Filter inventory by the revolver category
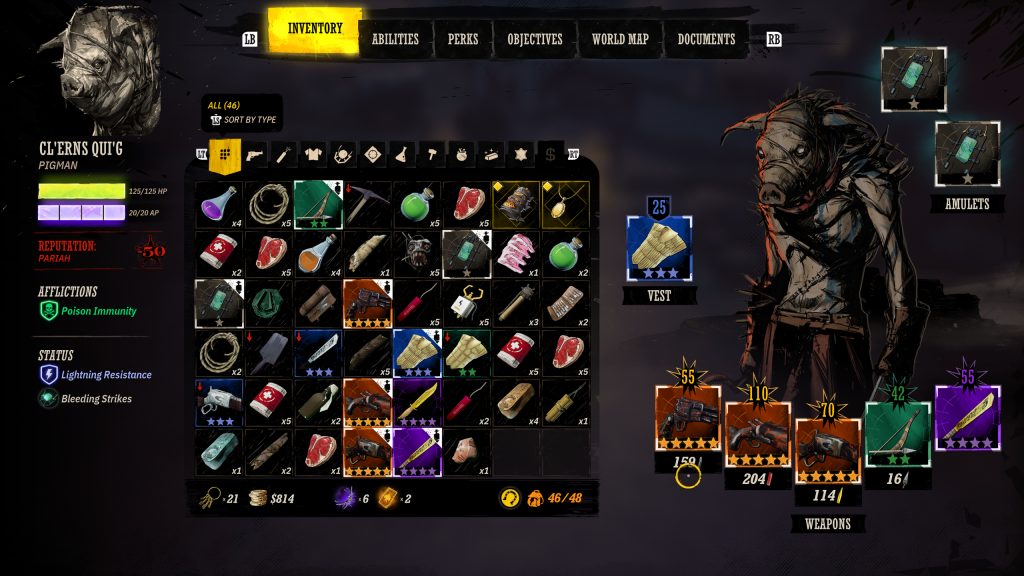Screen dimensions: 1024x576 coord(255,155)
